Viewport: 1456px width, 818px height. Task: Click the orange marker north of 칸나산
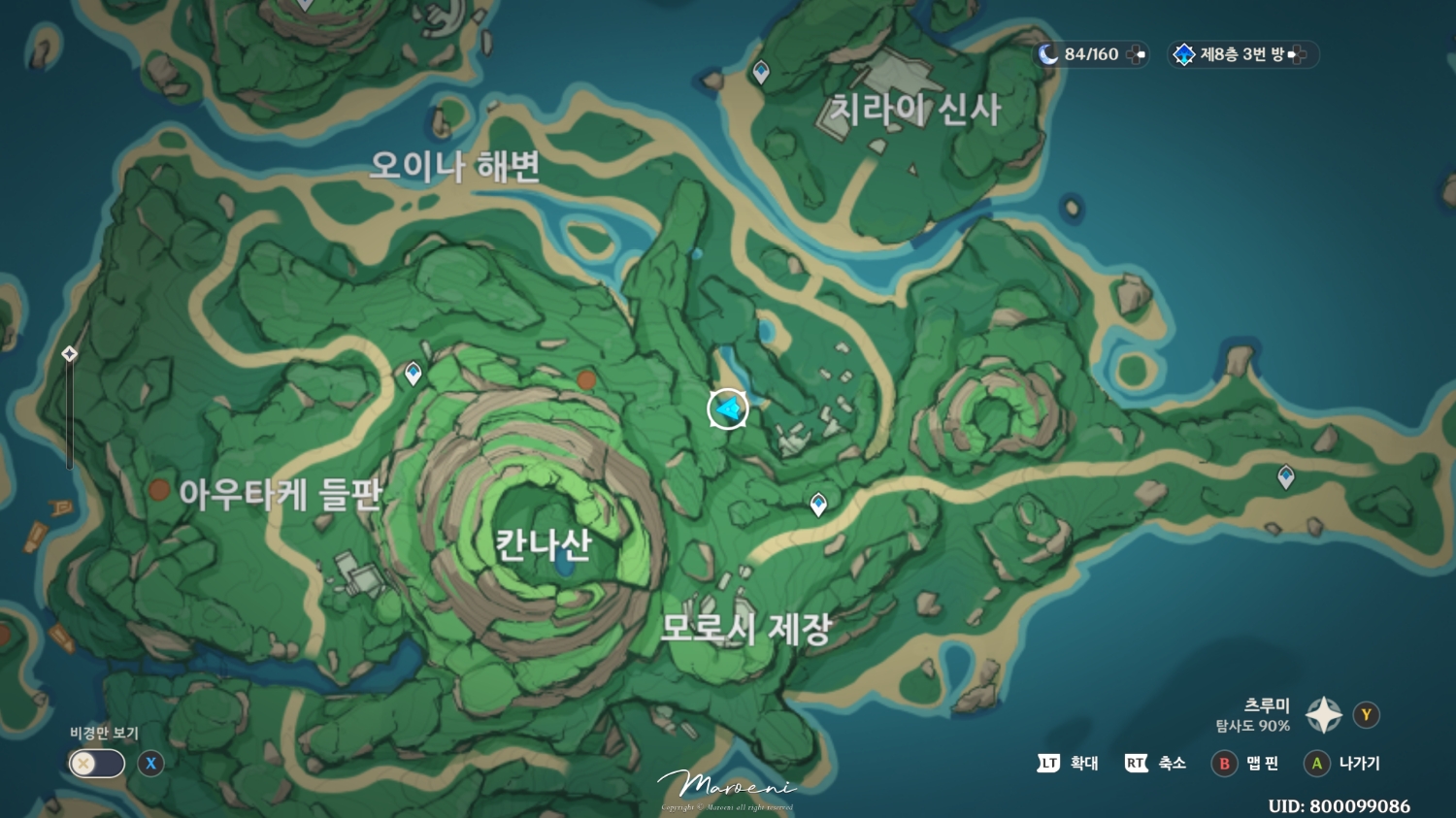tap(585, 380)
